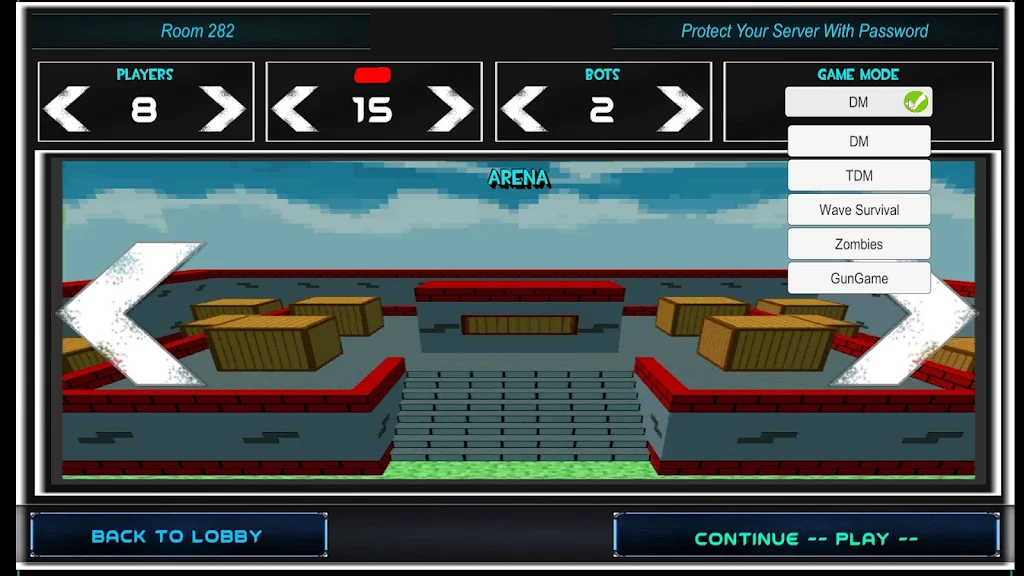1024x576 pixels.
Task: Decrease the value showing 15
Action: click(295, 109)
